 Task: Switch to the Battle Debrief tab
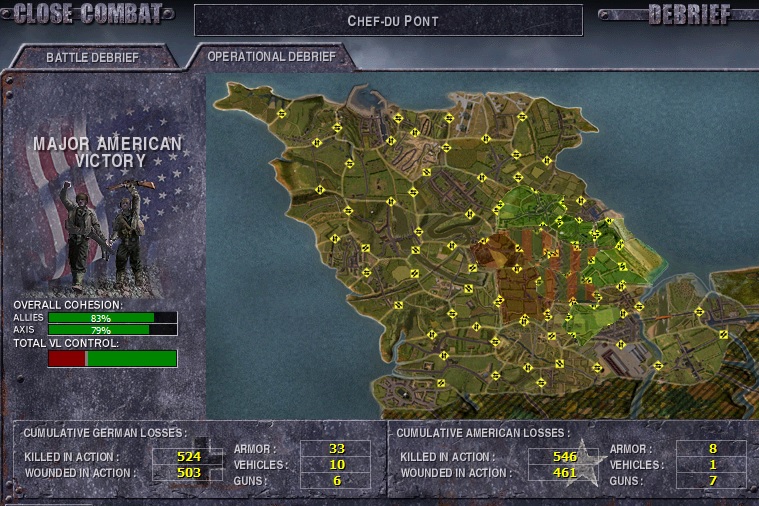pos(92,57)
